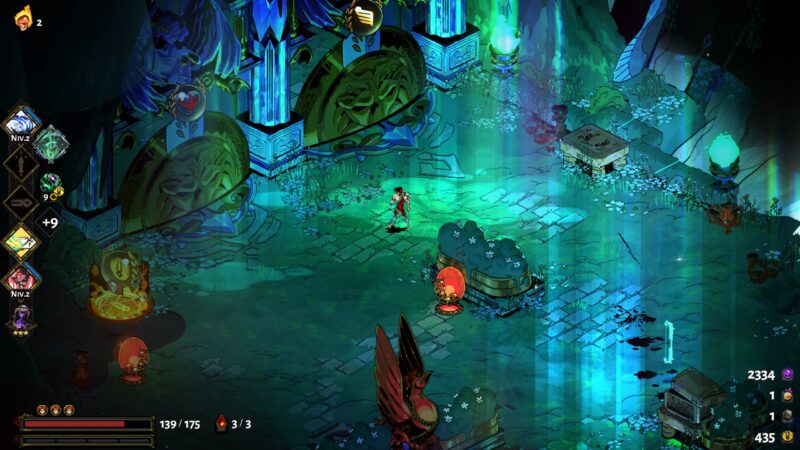The height and width of the screenshot is (450, 800).
Task: Select the yellow lightning boon slot
Action: click(x=22, y=241)
